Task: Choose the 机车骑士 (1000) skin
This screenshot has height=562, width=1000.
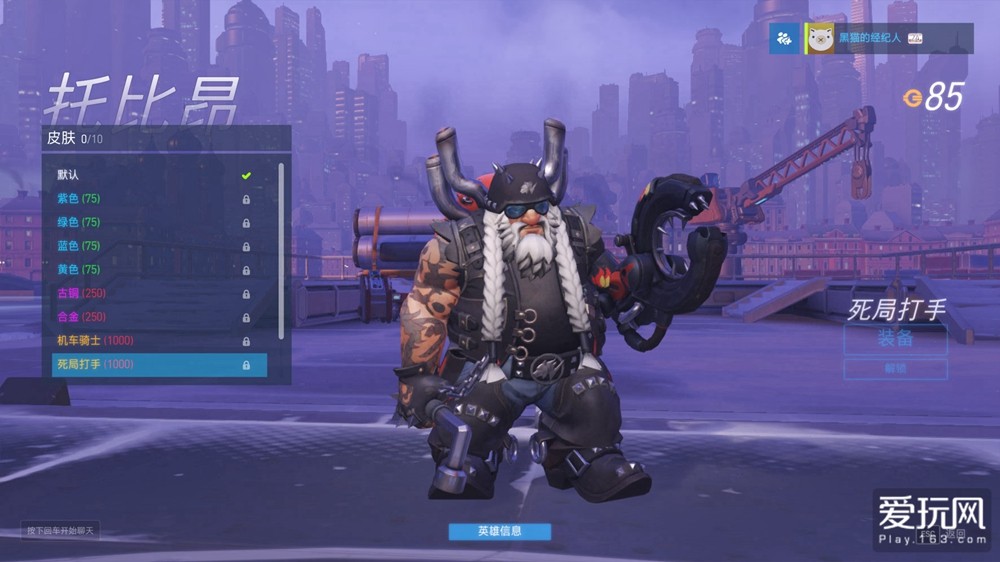Action: click(150, 341)
